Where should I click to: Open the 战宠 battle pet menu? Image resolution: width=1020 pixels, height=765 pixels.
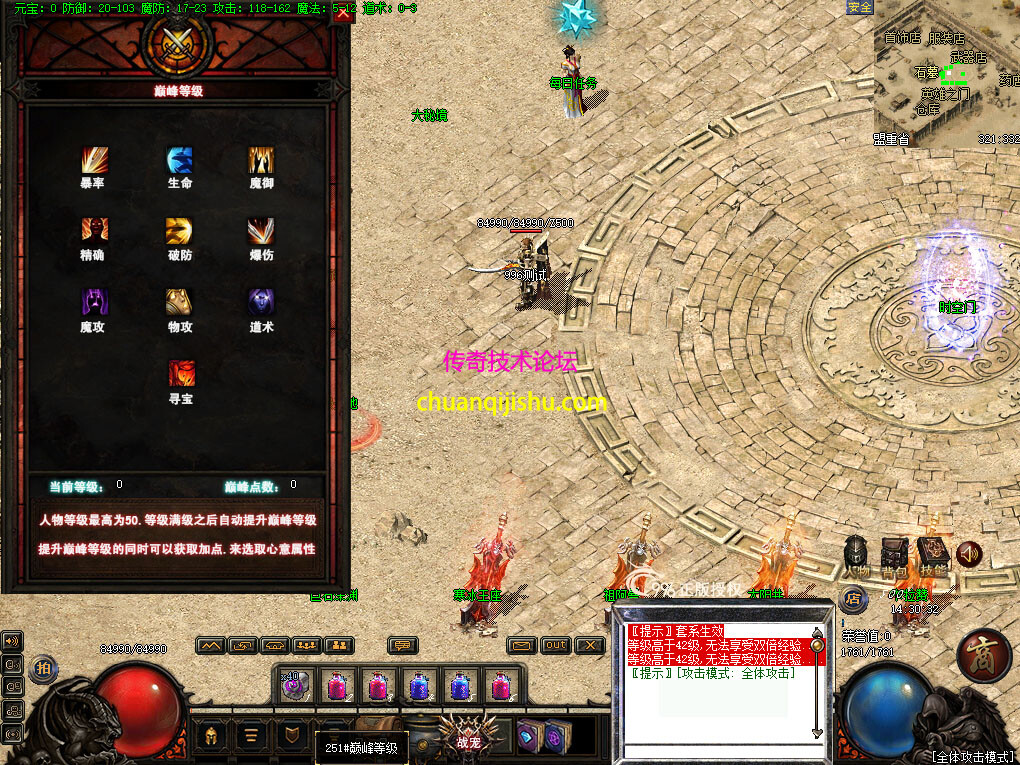click(x=468, y=736)
